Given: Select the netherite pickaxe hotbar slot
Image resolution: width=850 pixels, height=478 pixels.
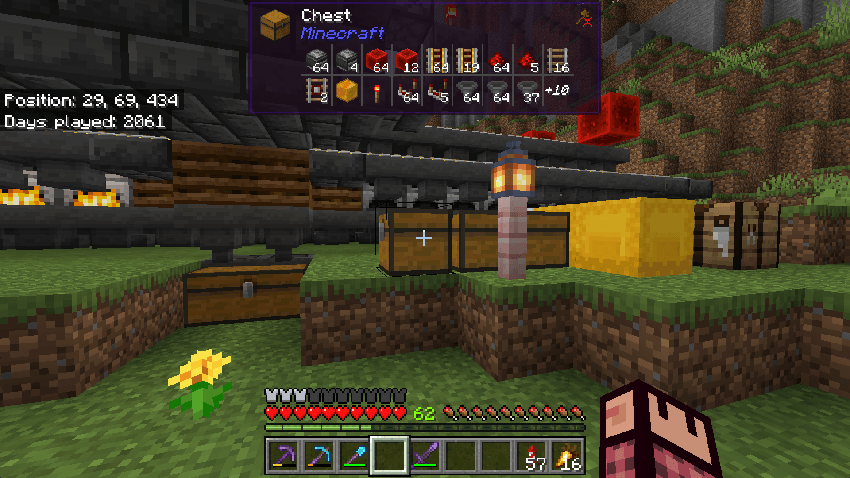Looking at the screenshot, I should point(283,456).
